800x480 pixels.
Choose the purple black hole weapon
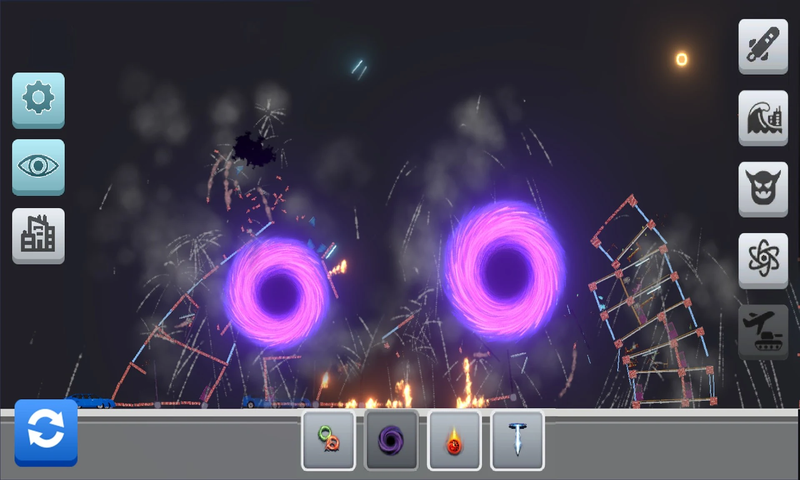(391, 440)
